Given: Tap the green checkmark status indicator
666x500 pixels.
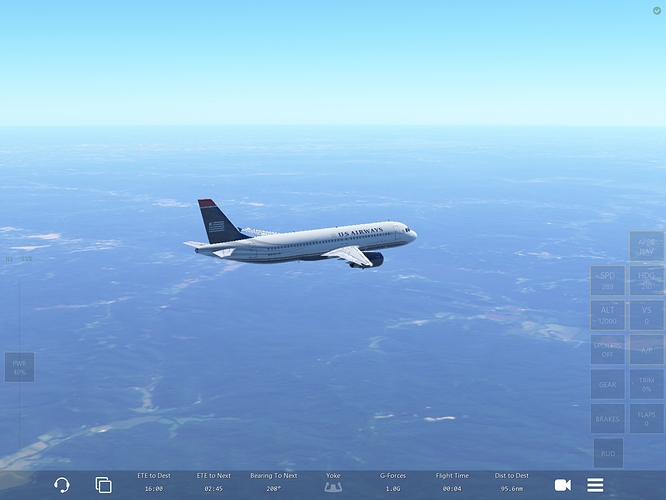Looking at the screenshot, I should click(x=656, y=10).
